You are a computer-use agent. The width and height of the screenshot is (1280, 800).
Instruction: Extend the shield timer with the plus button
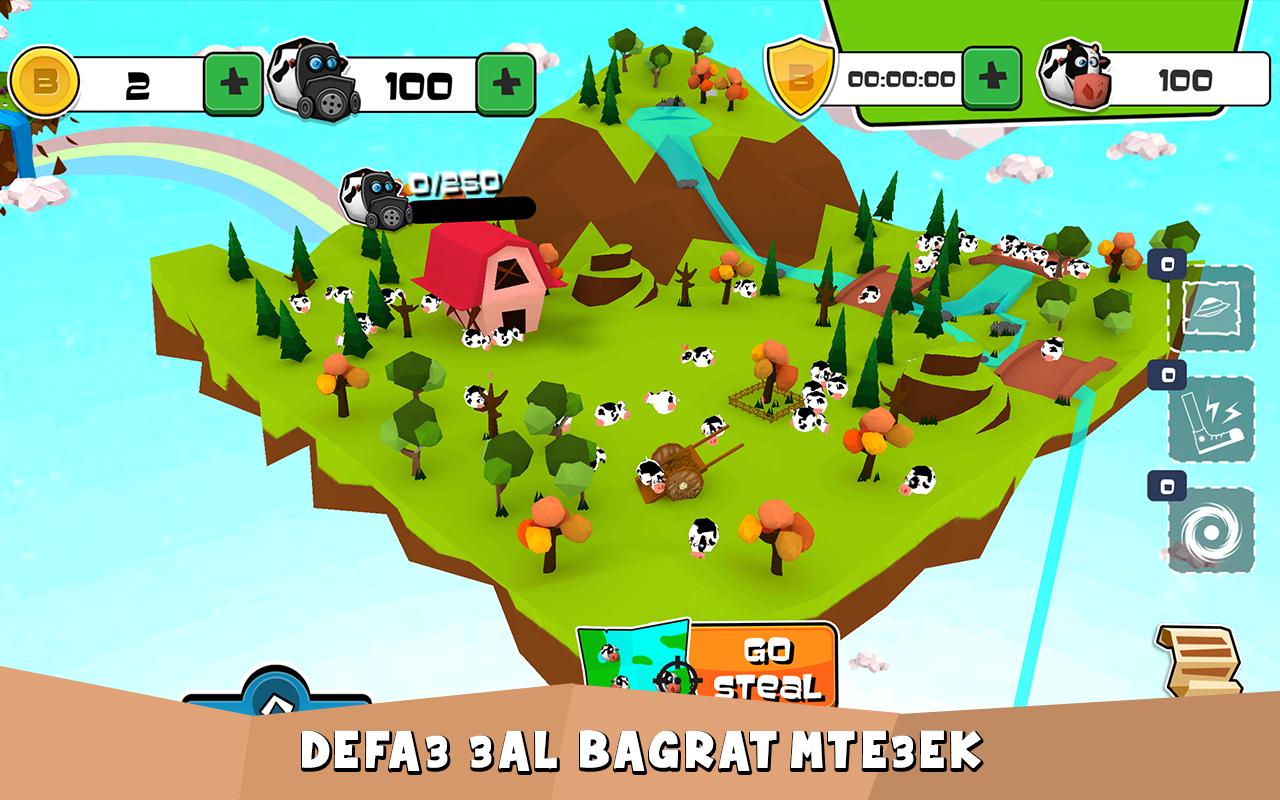pos(991,78)
